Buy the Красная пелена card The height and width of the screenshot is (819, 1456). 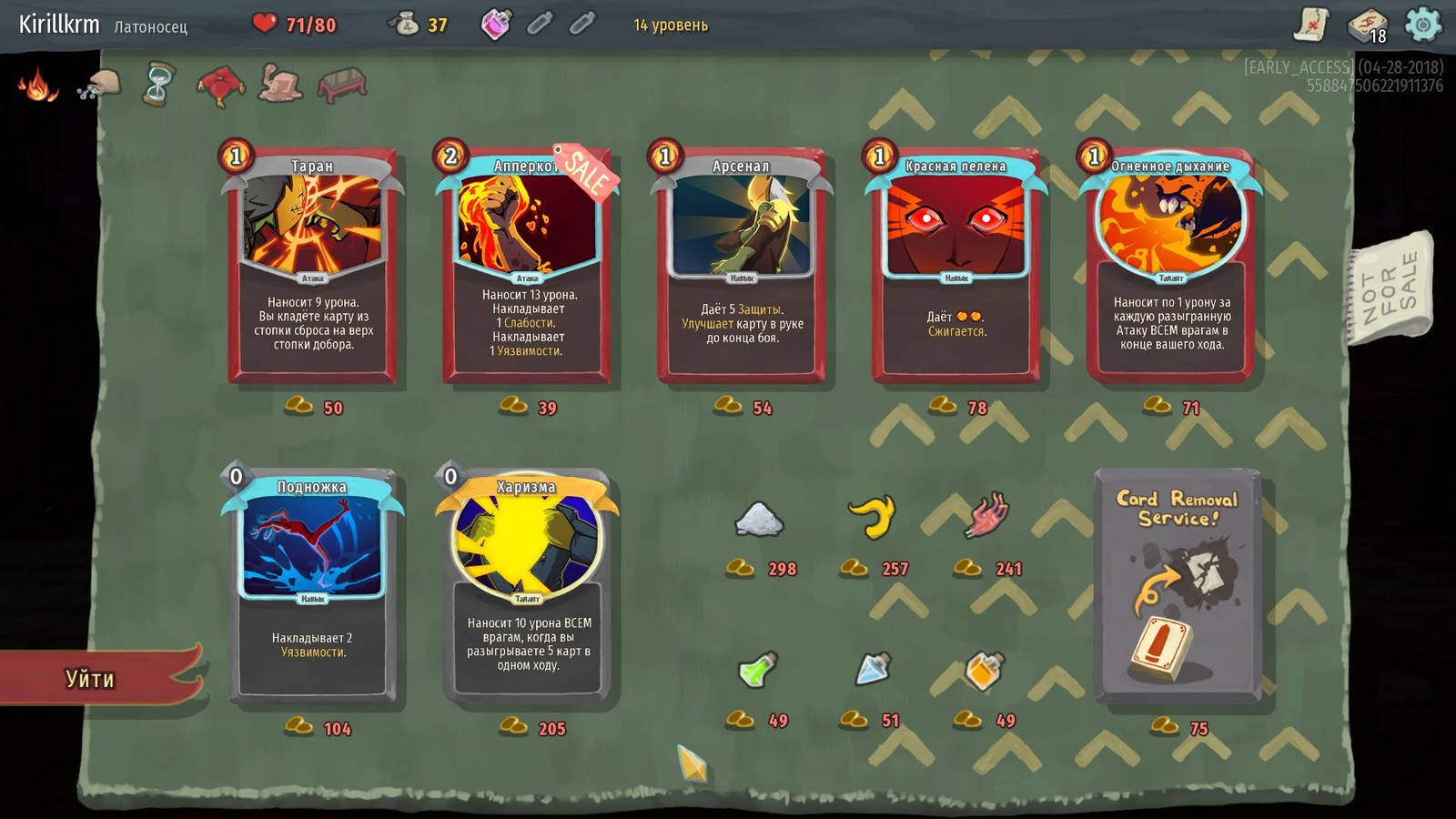pyautogui.click(x=955, y=265)
